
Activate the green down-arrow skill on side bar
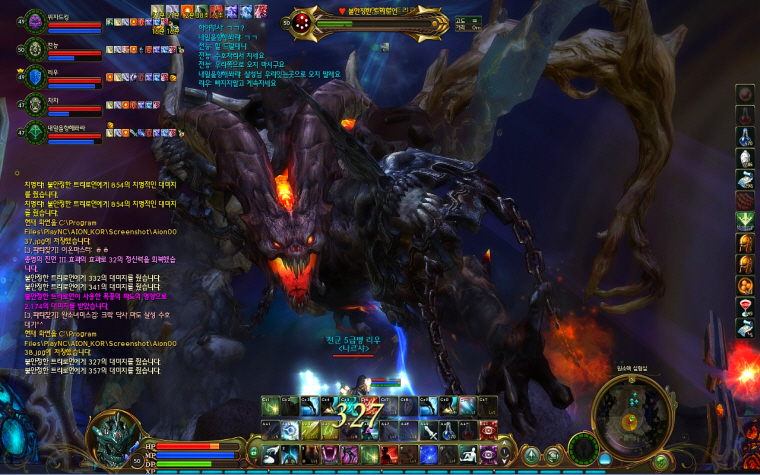(744, 219)
